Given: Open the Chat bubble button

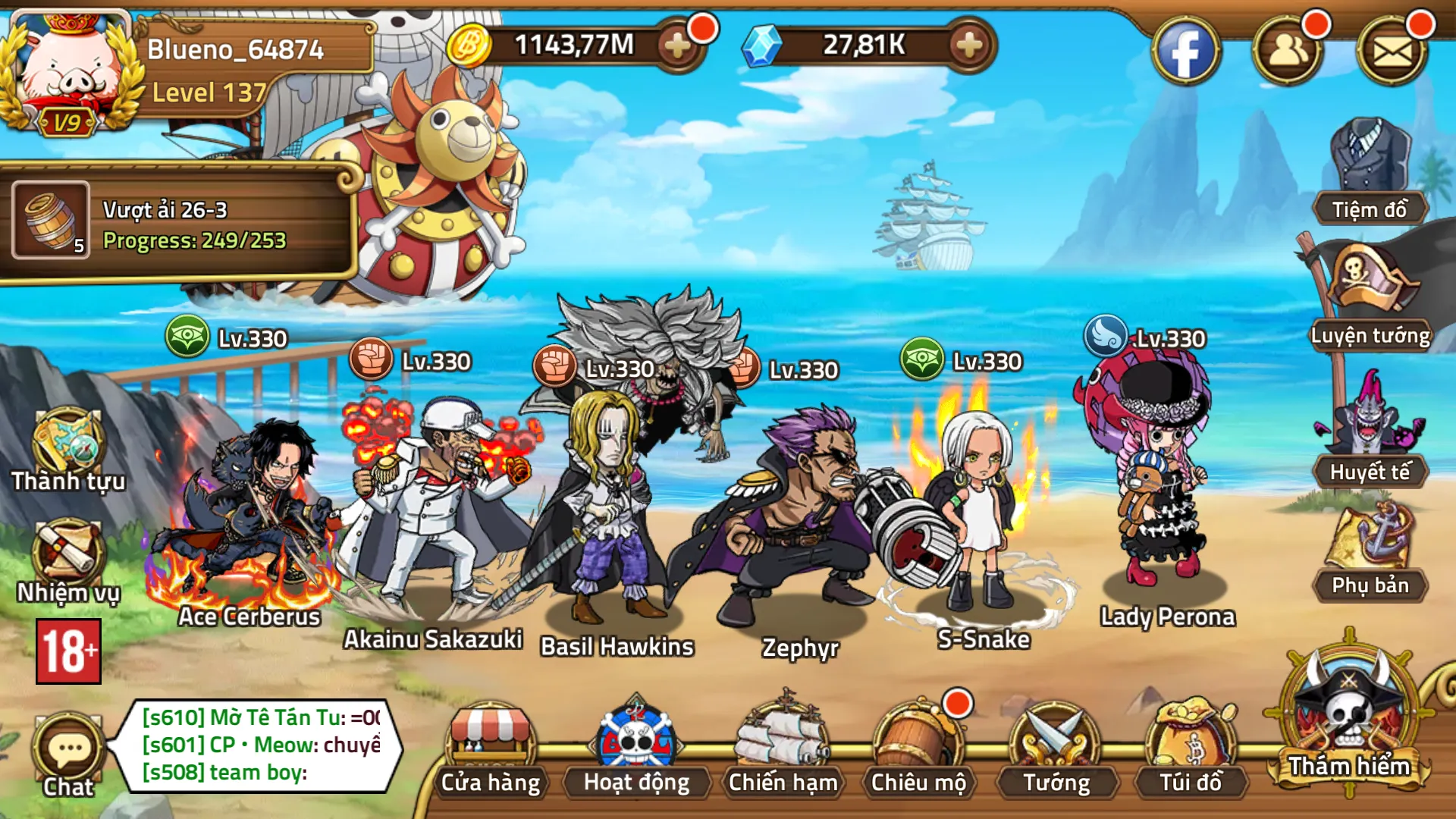Looking at the screenshot, I should 68,755.
